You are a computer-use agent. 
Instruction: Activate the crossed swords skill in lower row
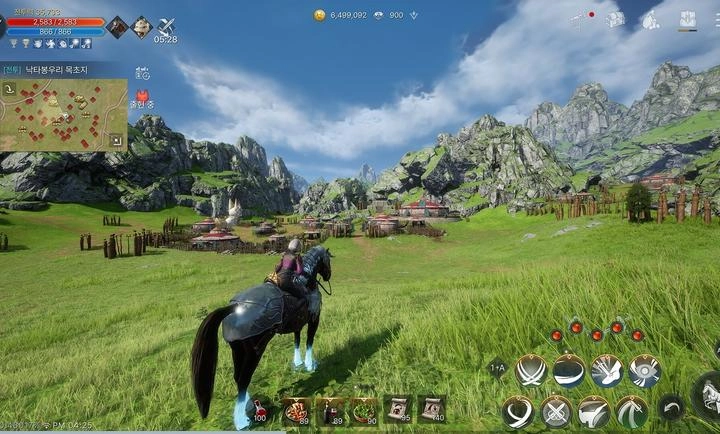click(556, 411)
